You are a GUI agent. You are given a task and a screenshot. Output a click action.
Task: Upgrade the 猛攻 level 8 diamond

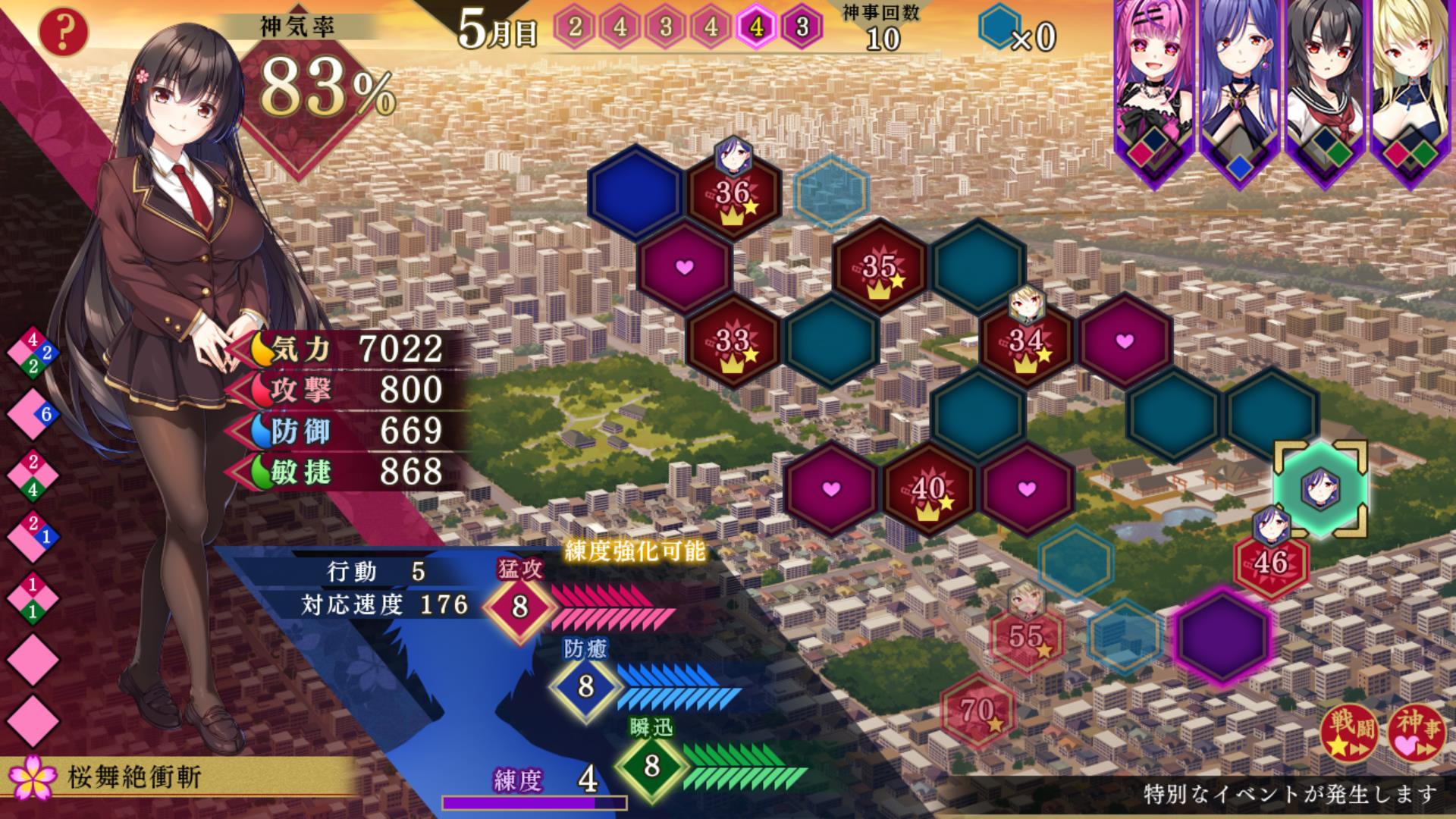(x=519, y=607)
